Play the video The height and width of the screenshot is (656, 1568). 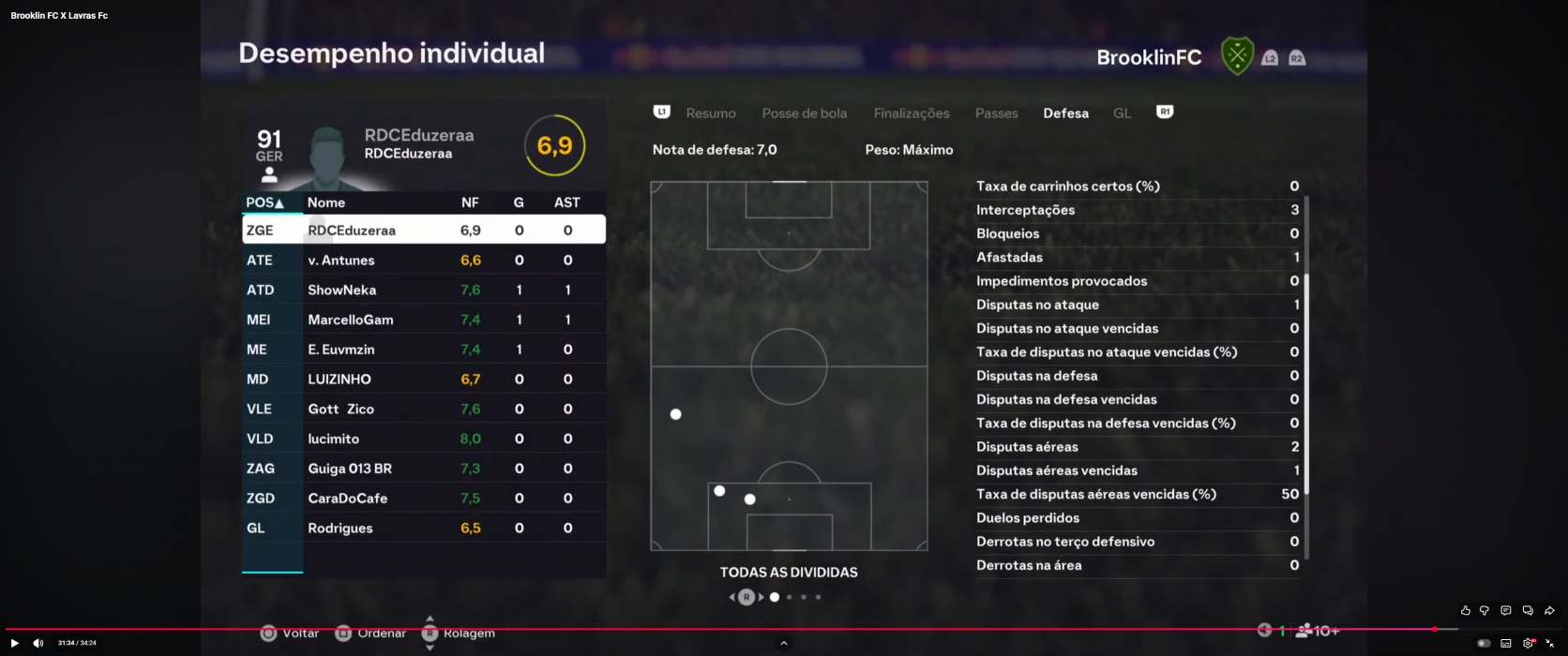tap(14, 643)
